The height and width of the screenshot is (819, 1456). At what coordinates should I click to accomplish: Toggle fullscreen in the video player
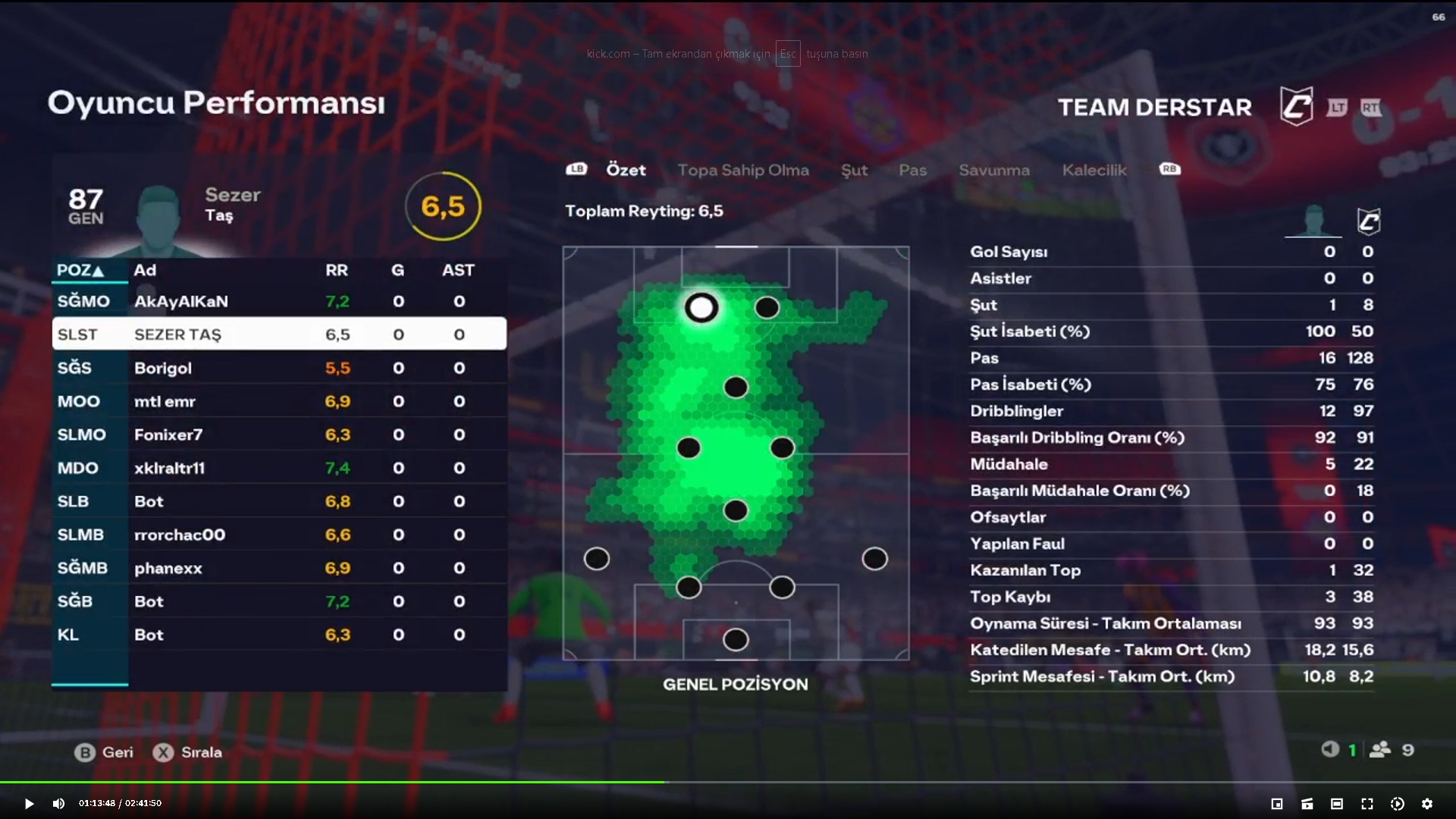1367,804
